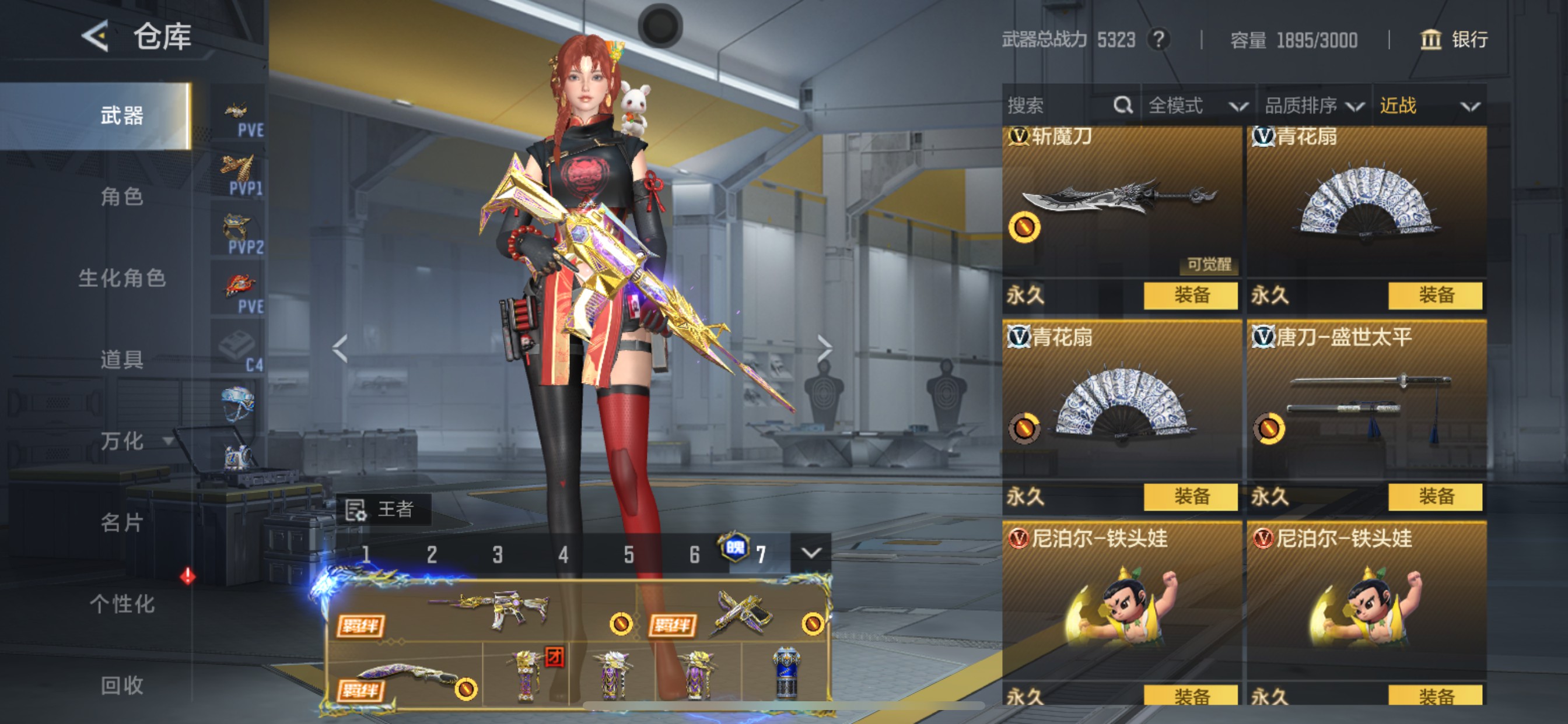Click the 搜索 search field
The width and height of the screenshot is (1568, 724).
tap(1059, 106)
